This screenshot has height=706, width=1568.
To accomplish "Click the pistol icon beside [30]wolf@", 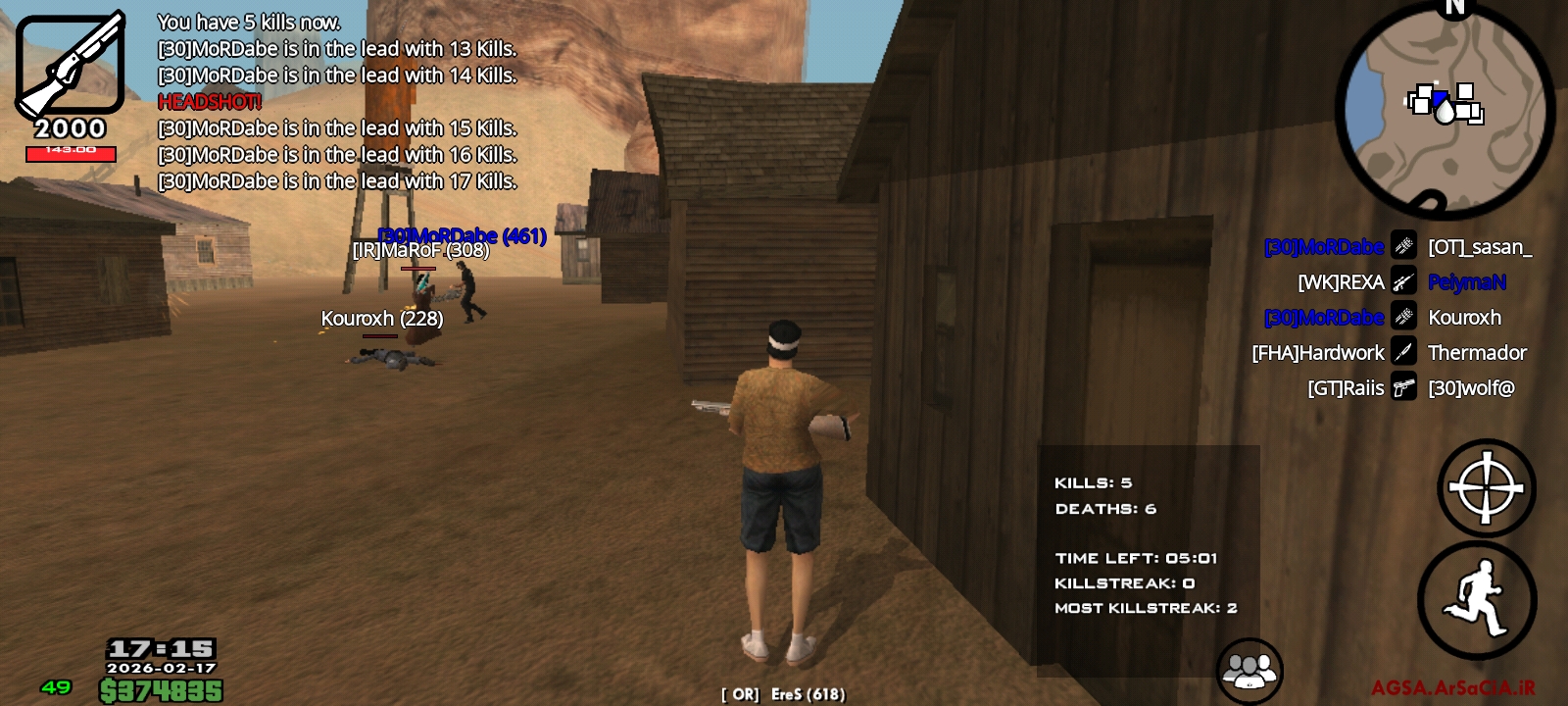I will (1405, 387).
